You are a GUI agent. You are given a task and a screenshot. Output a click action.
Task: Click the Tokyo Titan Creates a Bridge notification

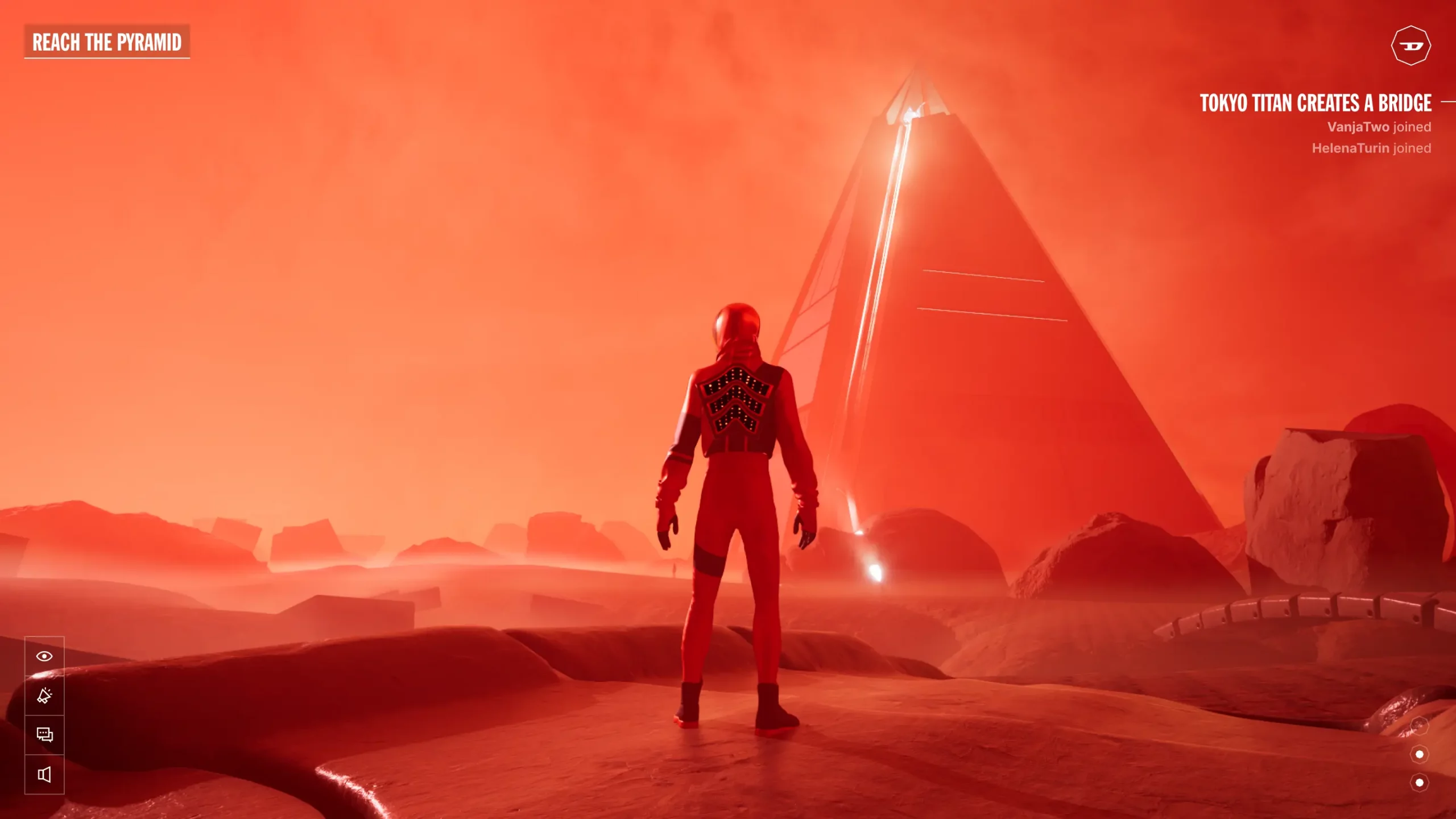click(1316, 104)
